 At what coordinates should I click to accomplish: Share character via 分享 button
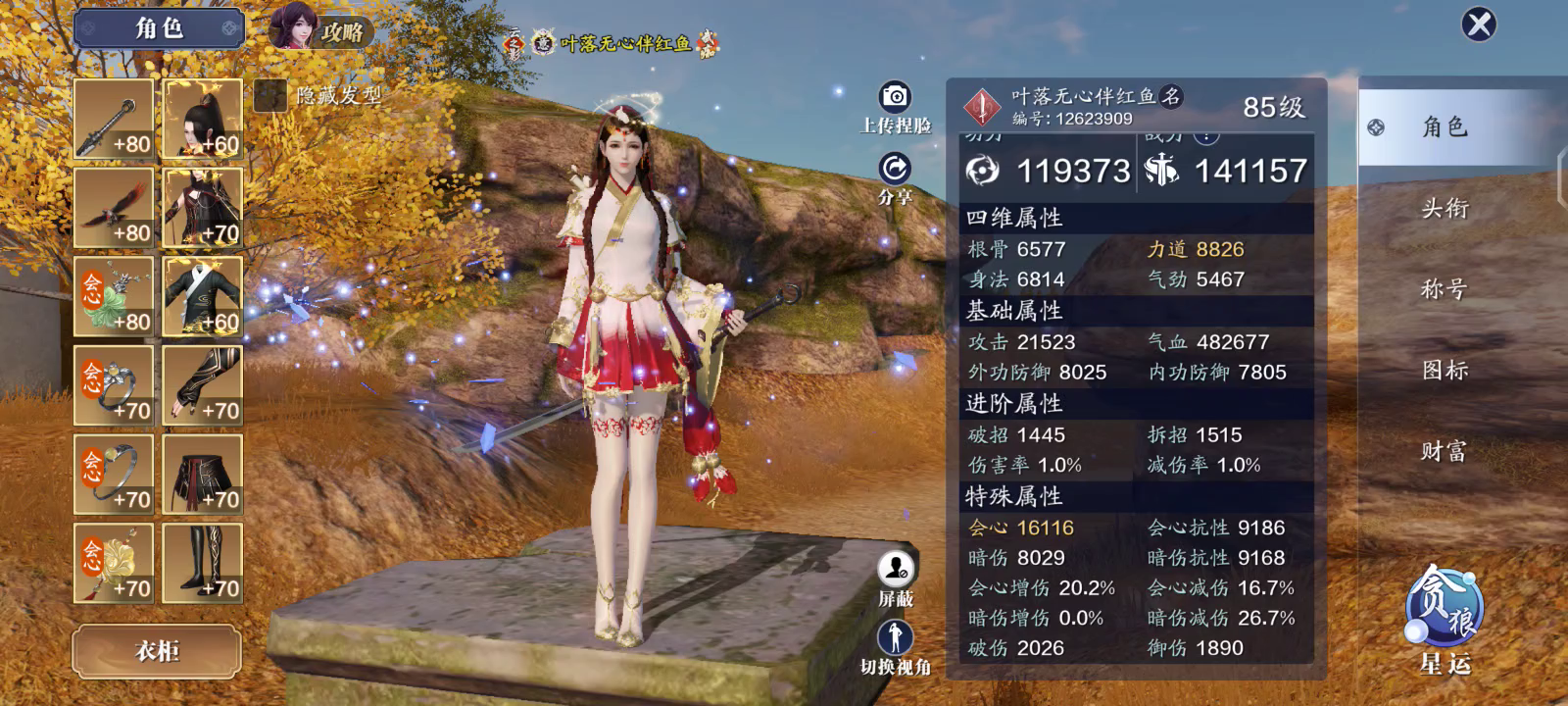(895, 170)
